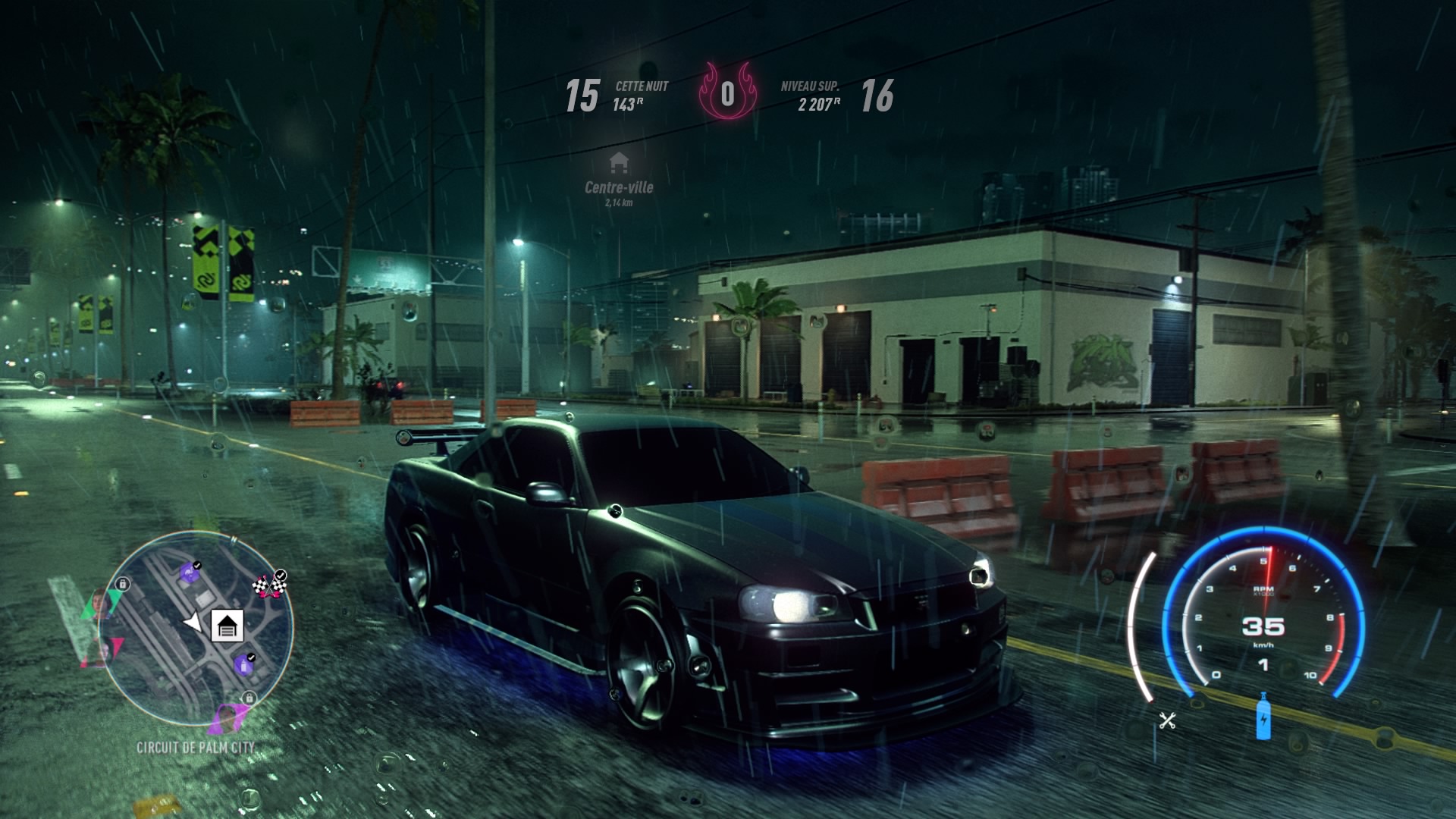Toggle the checkmark on the completed race flags
The width and height of the screenshot is (1456, 819).
tap(281, 575)
